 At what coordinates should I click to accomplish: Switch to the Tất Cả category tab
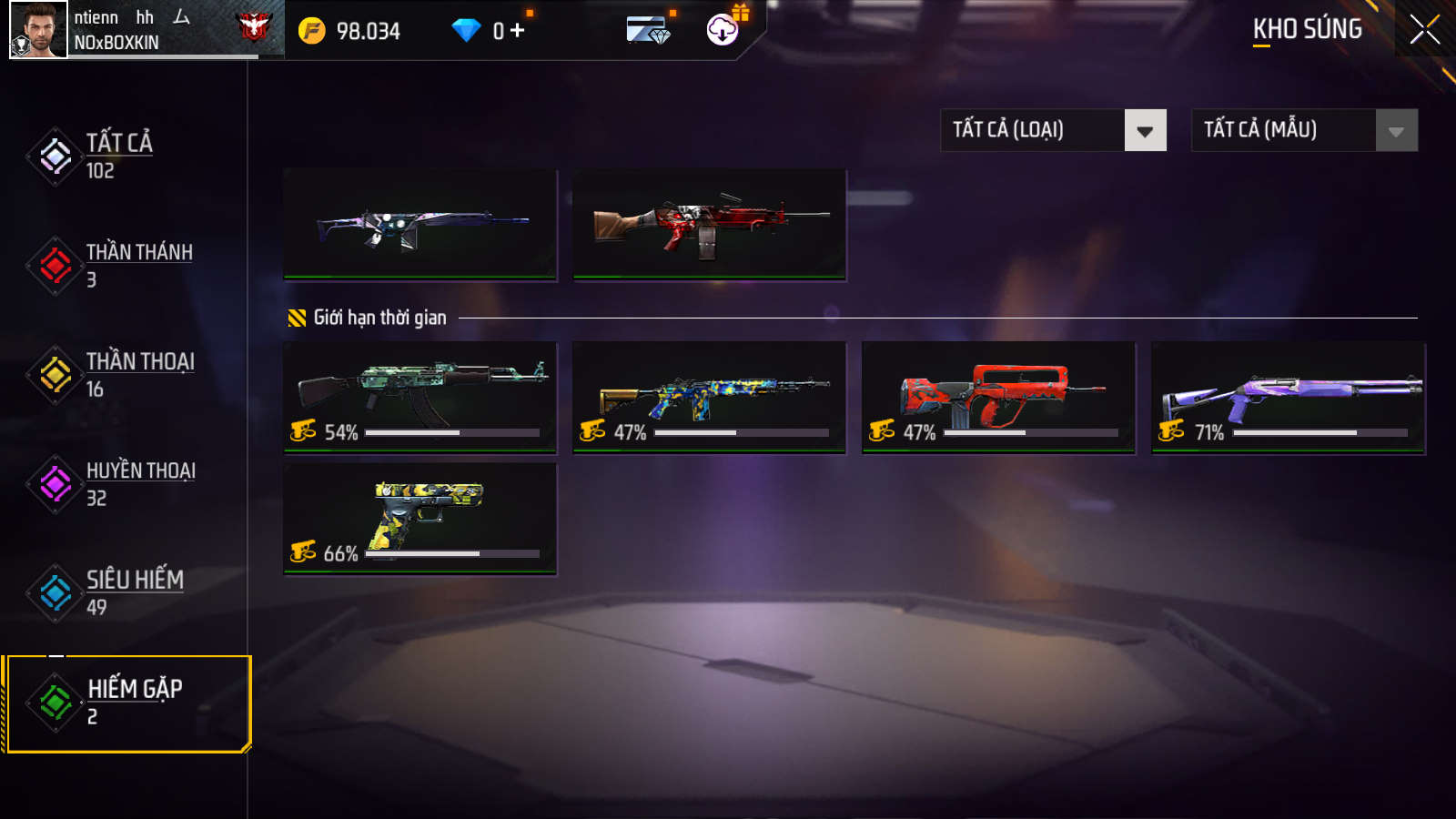(118, 156)
